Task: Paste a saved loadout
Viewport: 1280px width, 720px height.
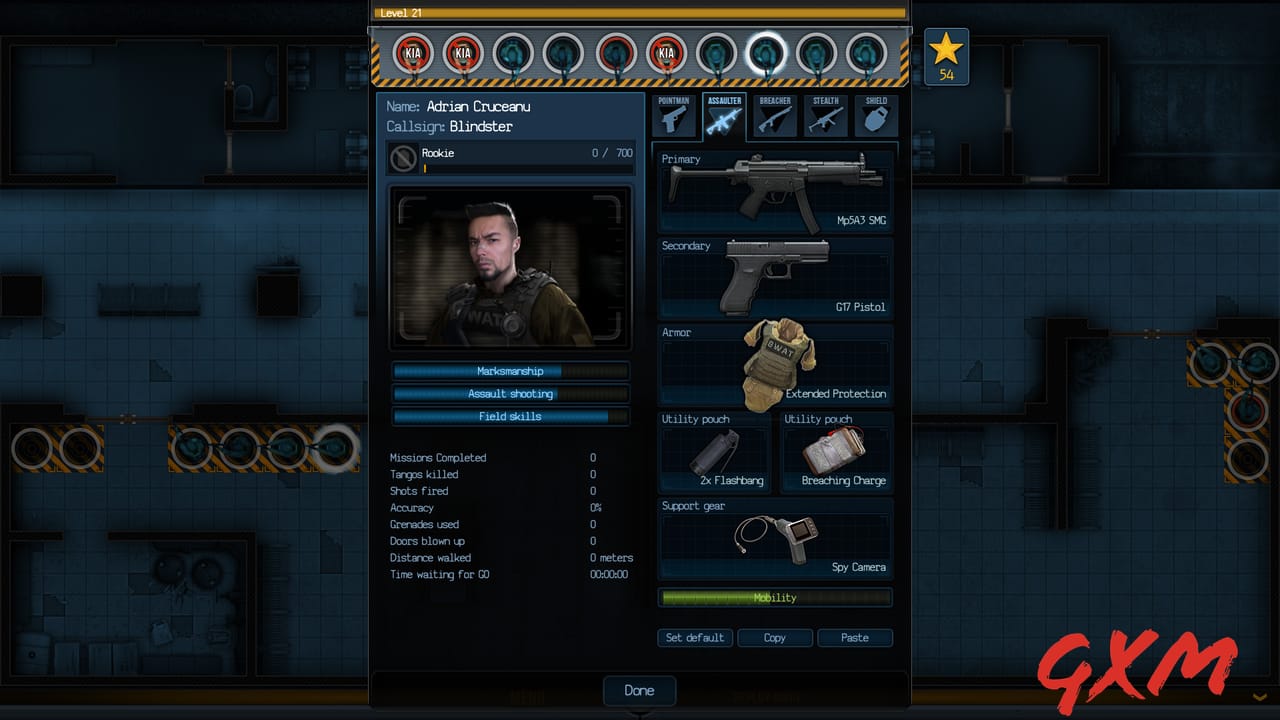Action: point(855,637)
